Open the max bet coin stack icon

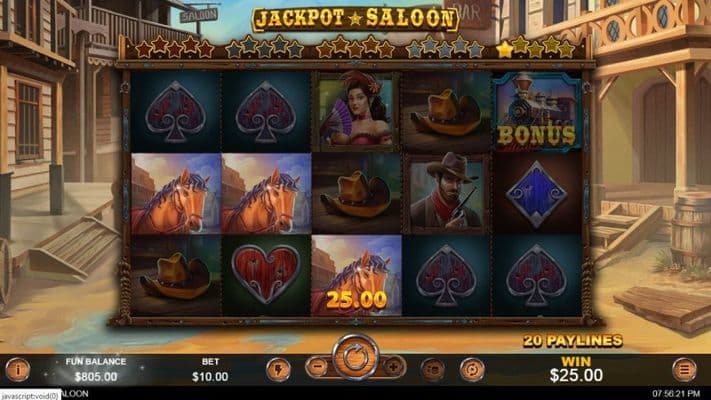433,369
